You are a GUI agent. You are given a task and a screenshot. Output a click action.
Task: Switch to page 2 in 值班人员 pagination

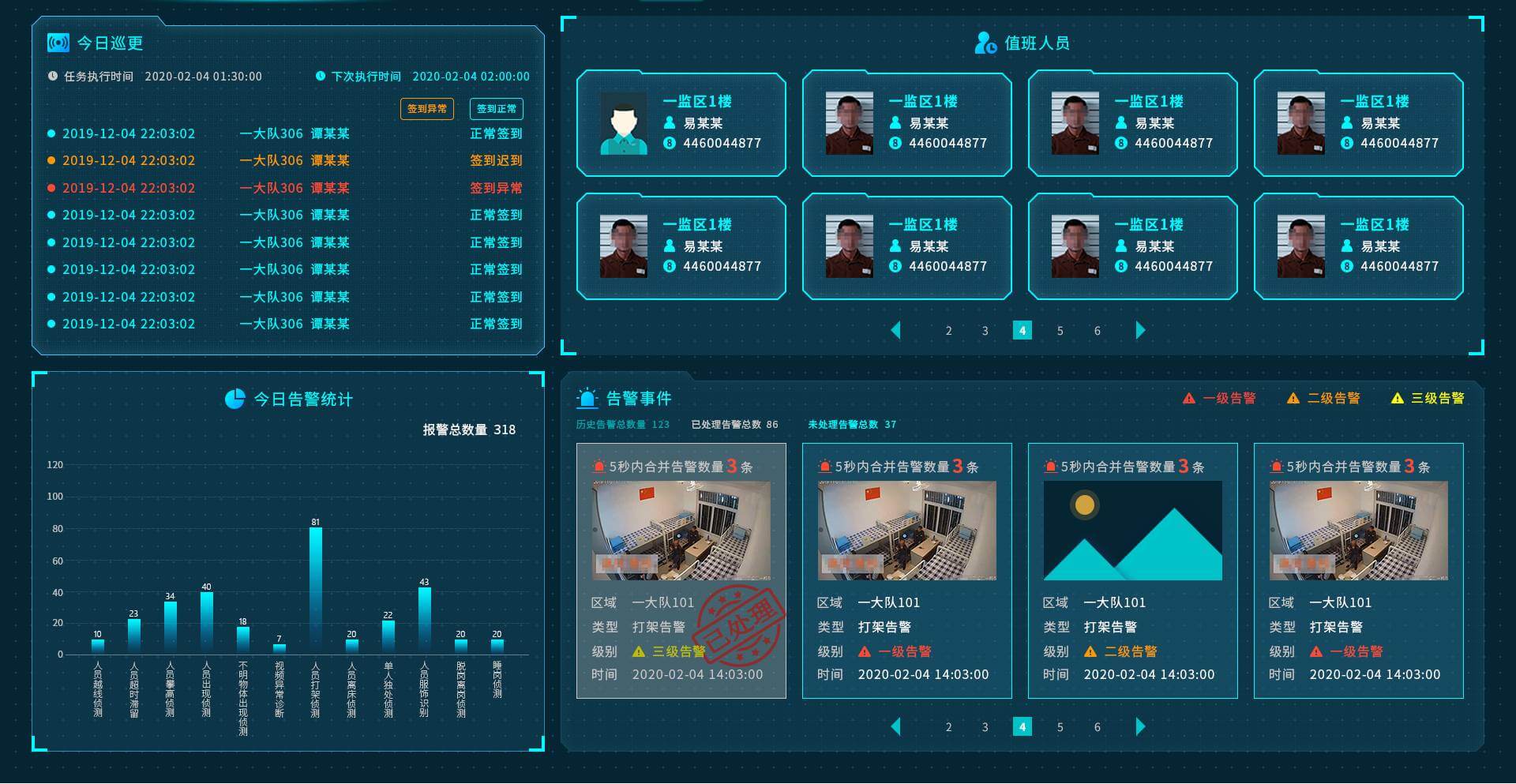coord(948,331)
